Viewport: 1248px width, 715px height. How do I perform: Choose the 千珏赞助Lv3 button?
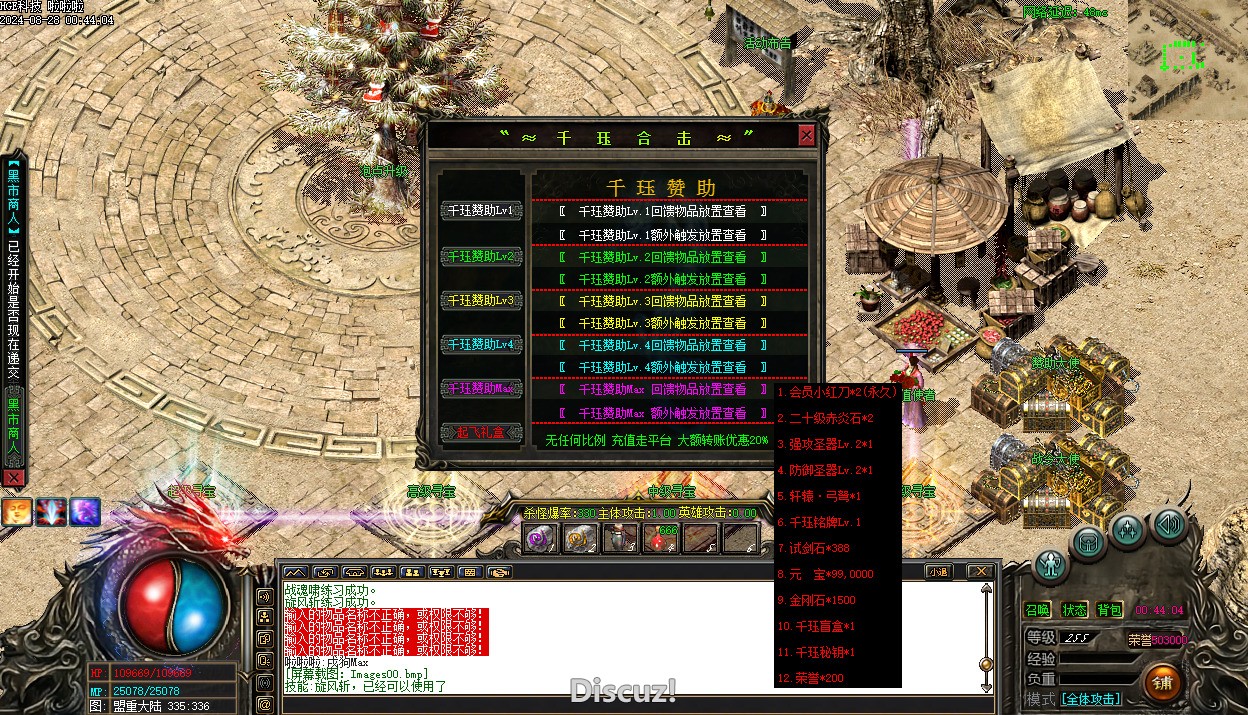(x=481, y=300)
